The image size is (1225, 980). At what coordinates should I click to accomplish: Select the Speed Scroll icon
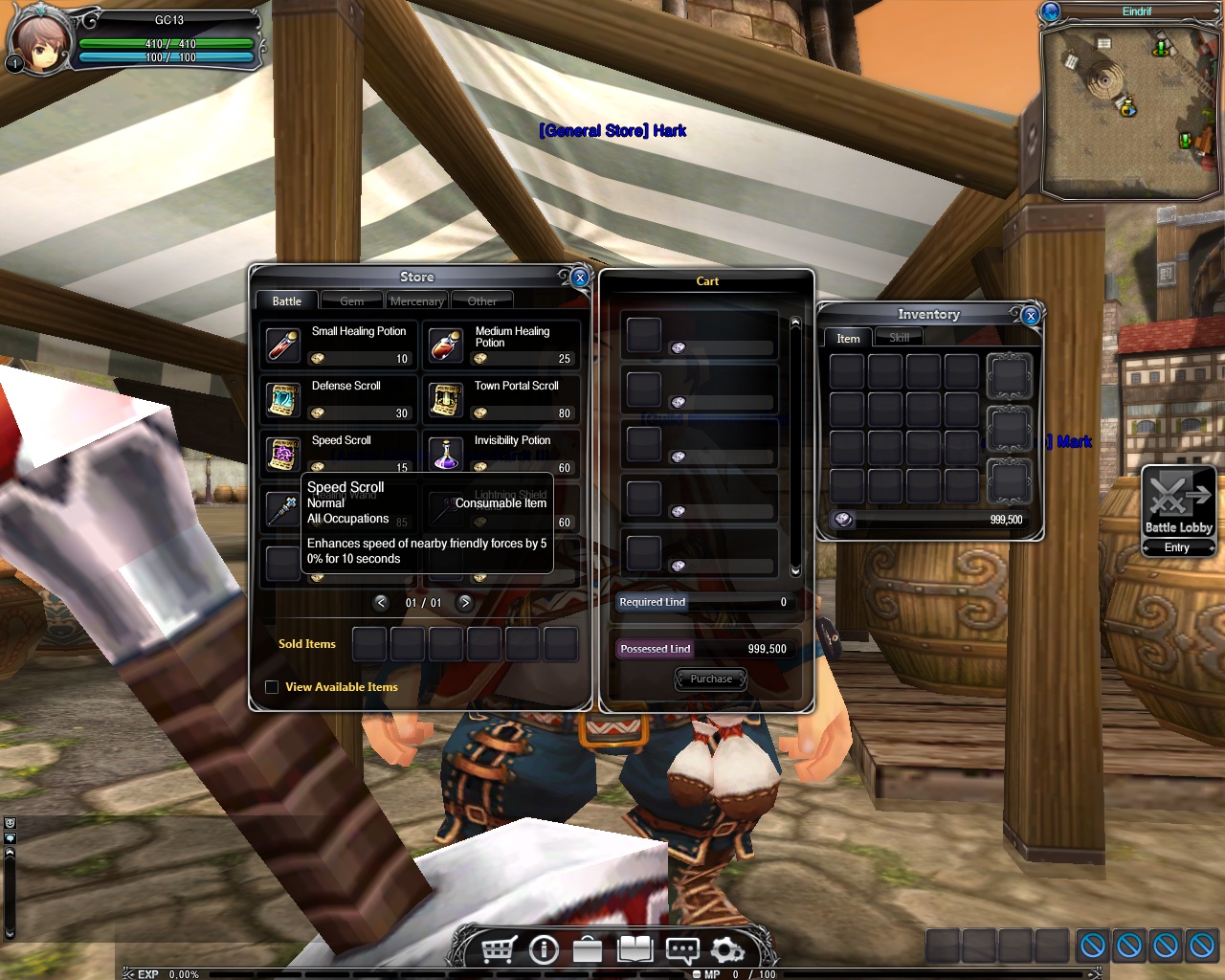283,453
